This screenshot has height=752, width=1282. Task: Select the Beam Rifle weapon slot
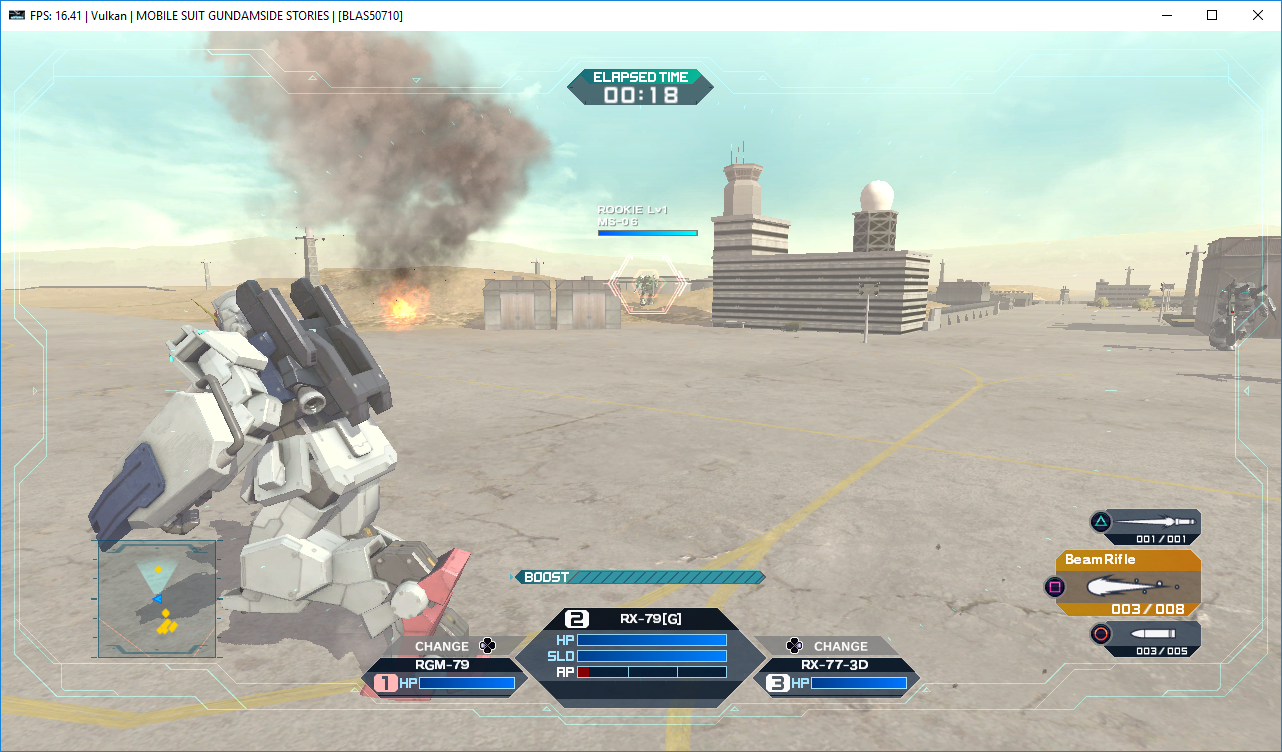click(1128, 583)
